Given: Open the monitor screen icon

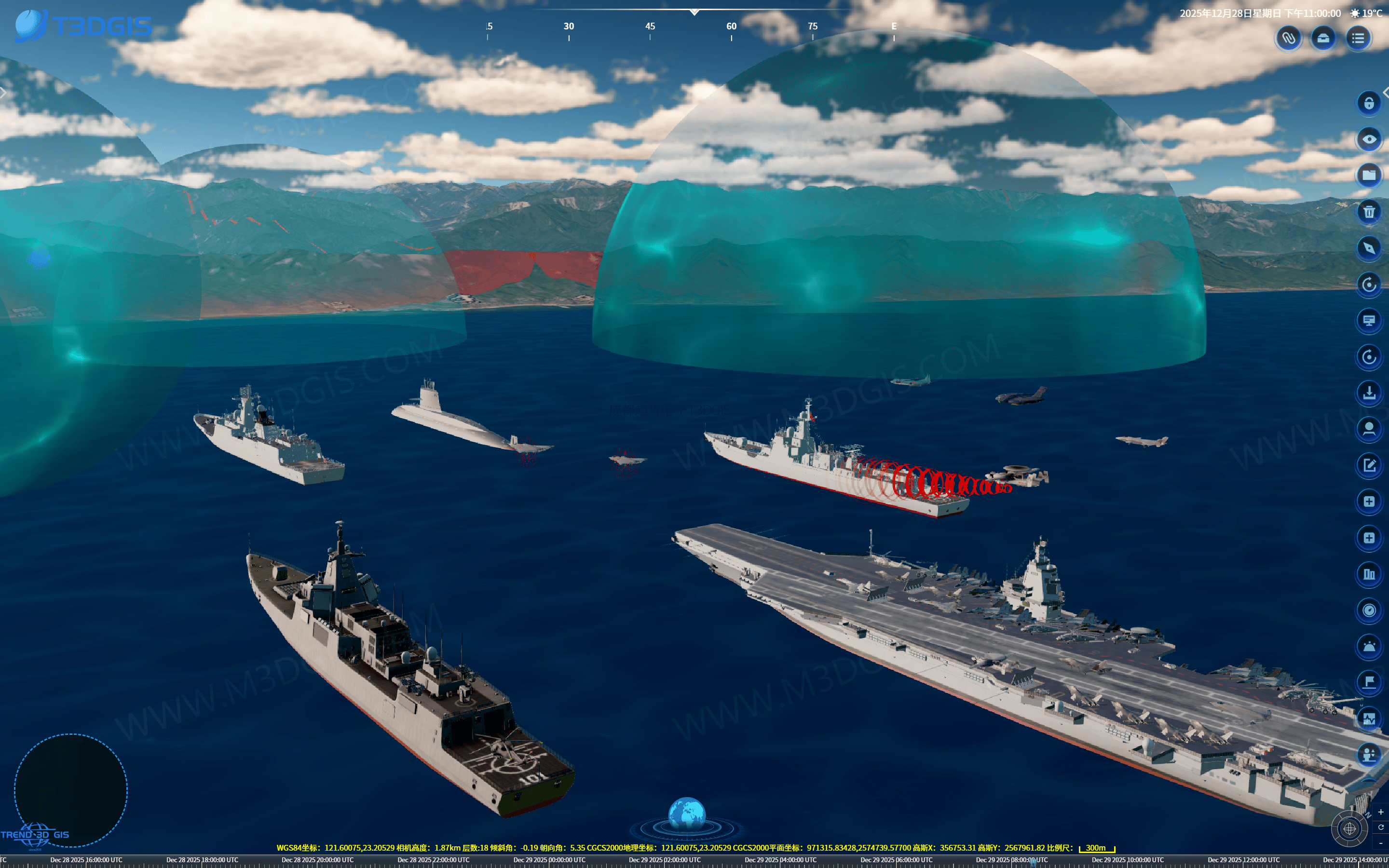Looking at the screenshot, I should click(x=1369, y=320).
